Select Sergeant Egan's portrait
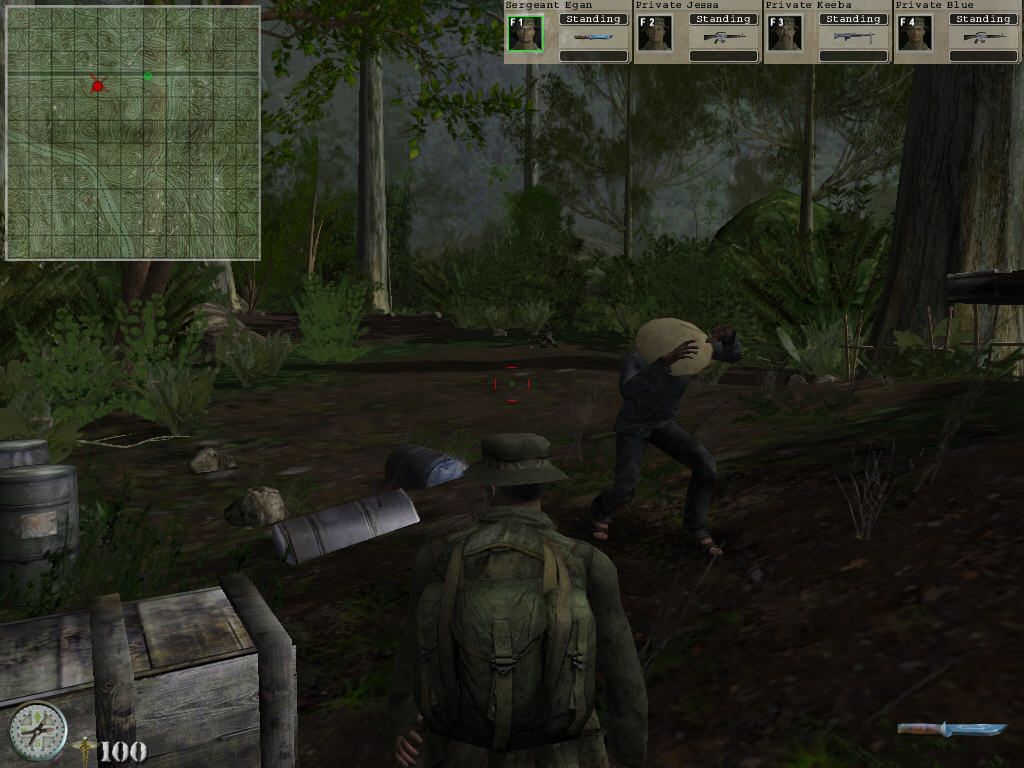 (x=524, y=34)
